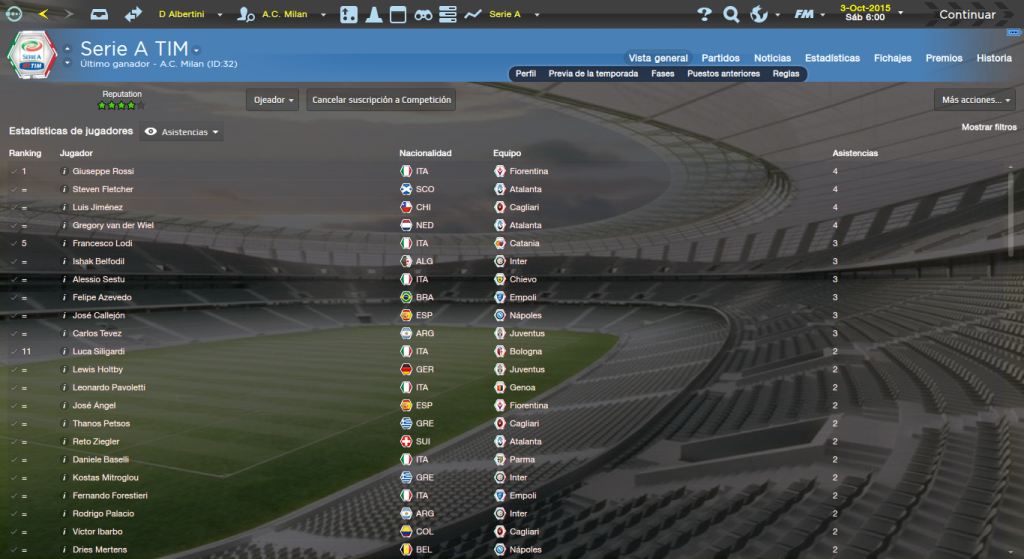The width and height of the screenshot is (1024, 559).
Task: Open the Historia tab
Action: 994,58
